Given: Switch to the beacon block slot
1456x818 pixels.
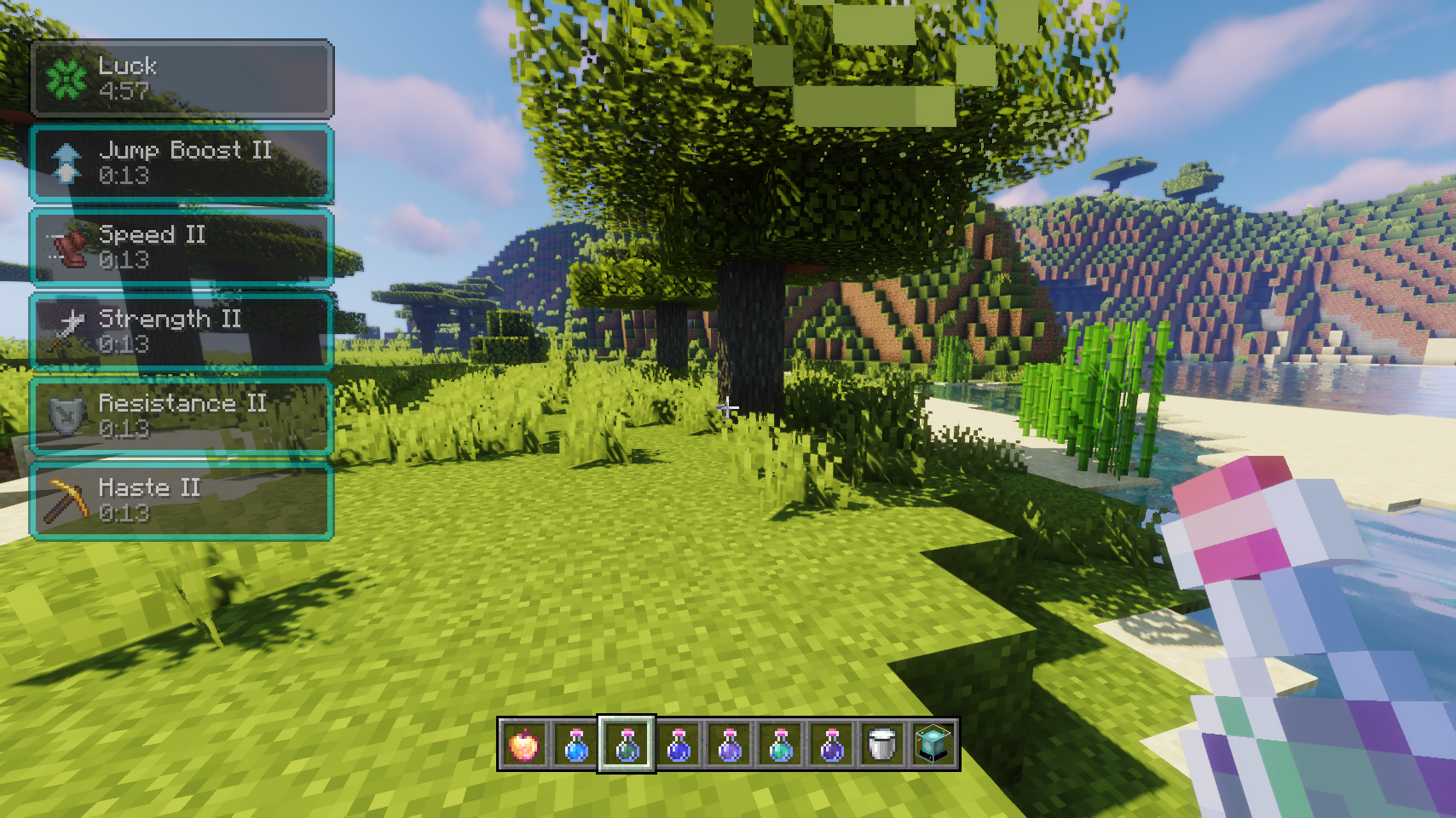Looking at the screenshot, I should (x=933, y=745).
